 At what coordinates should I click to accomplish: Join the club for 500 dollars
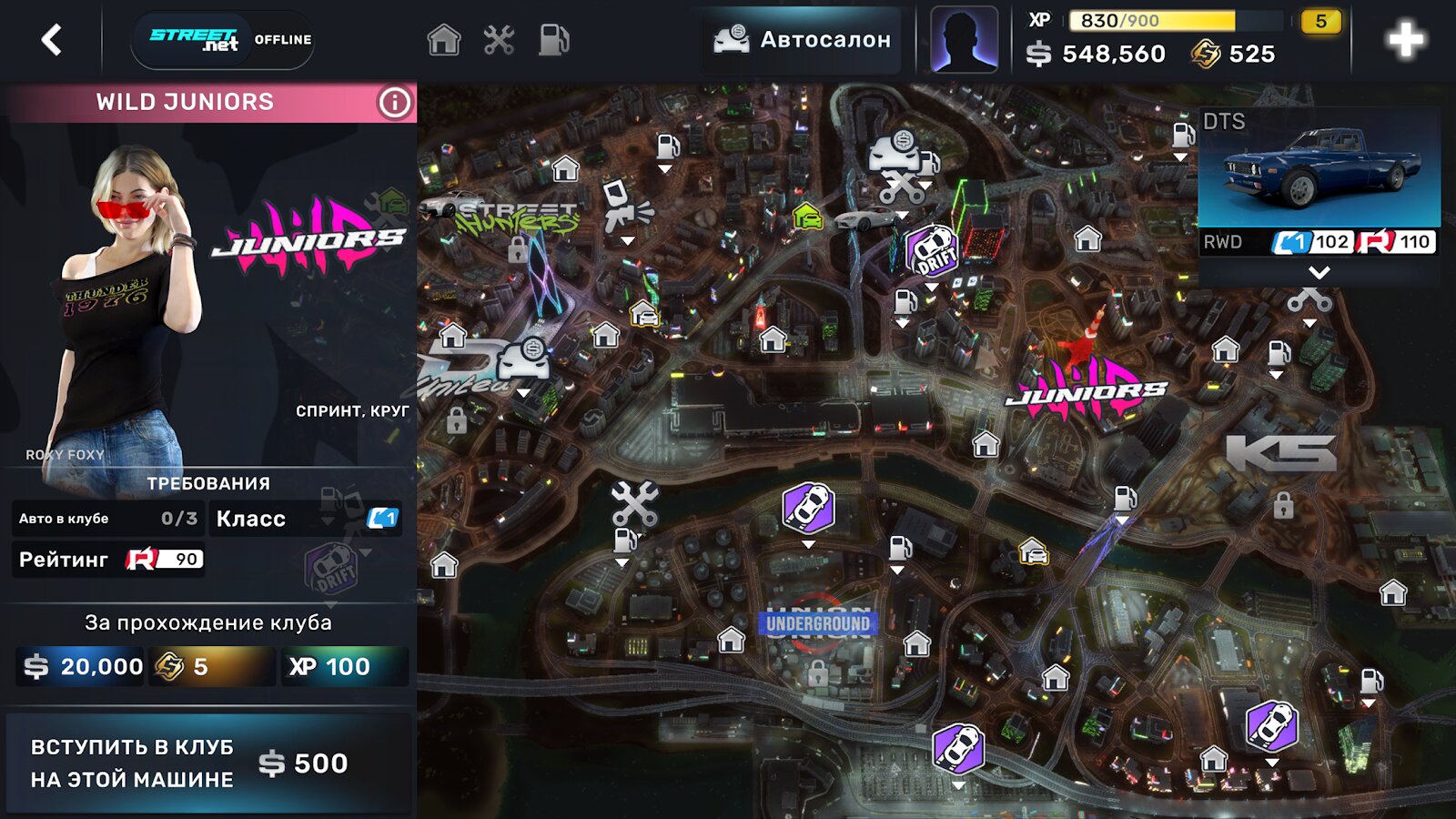tap(208, 763)
